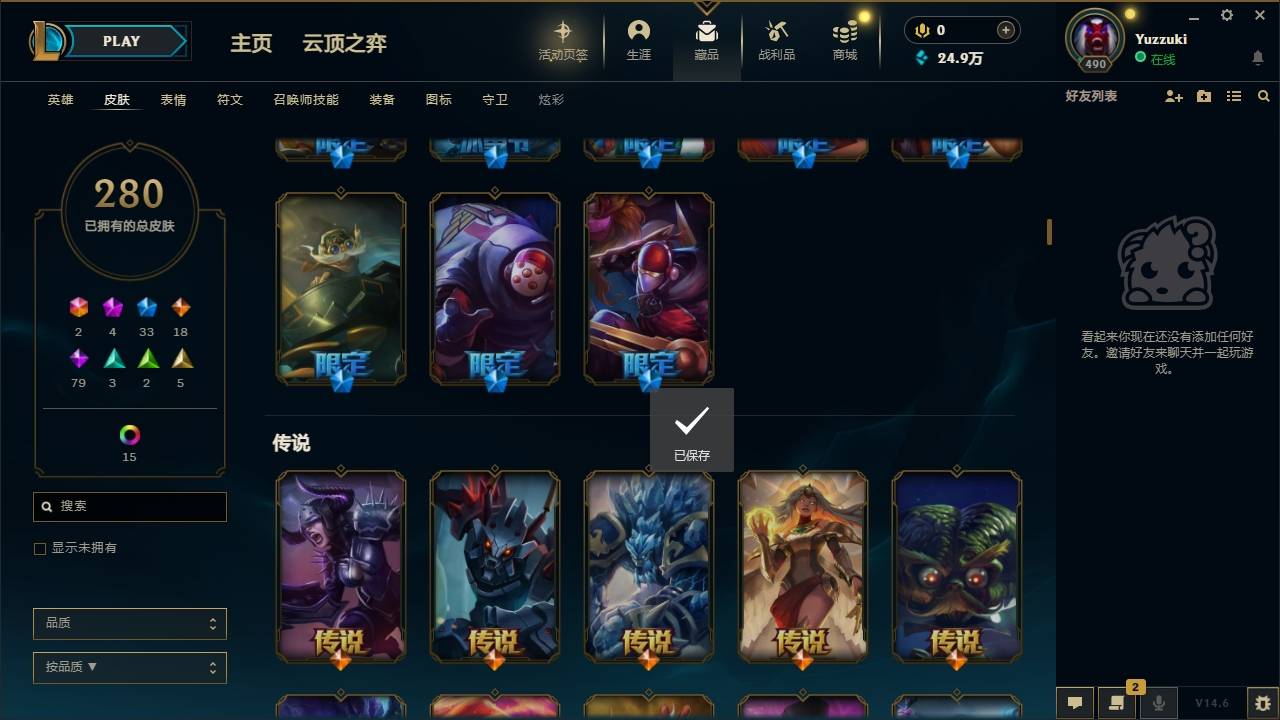Open the 按品质 sorting dropdown
The image size is (1280, 720).
129,667
